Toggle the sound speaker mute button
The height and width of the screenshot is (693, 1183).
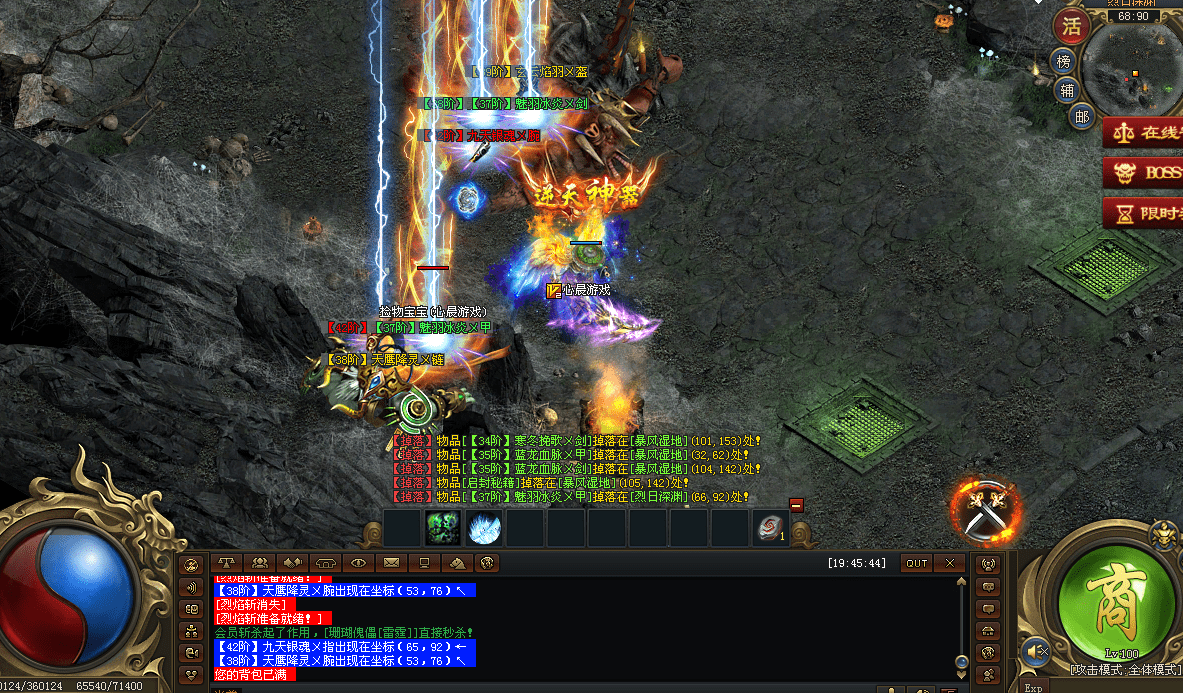(x=1035, y=652)
